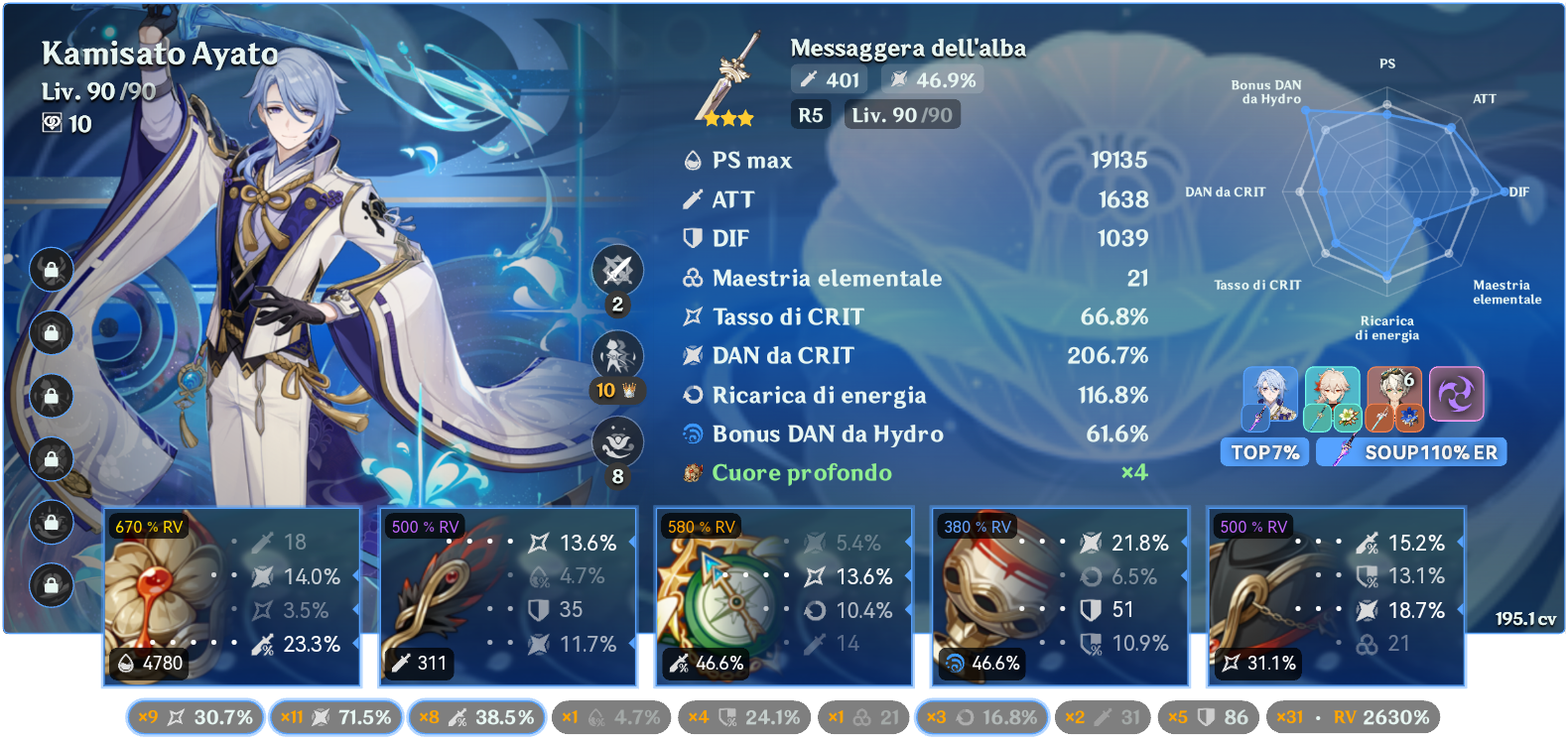Viewport: 1568px width, 741px height.
Task: Toggle the topmost constellation lock
Action: [x=51, y=270]
